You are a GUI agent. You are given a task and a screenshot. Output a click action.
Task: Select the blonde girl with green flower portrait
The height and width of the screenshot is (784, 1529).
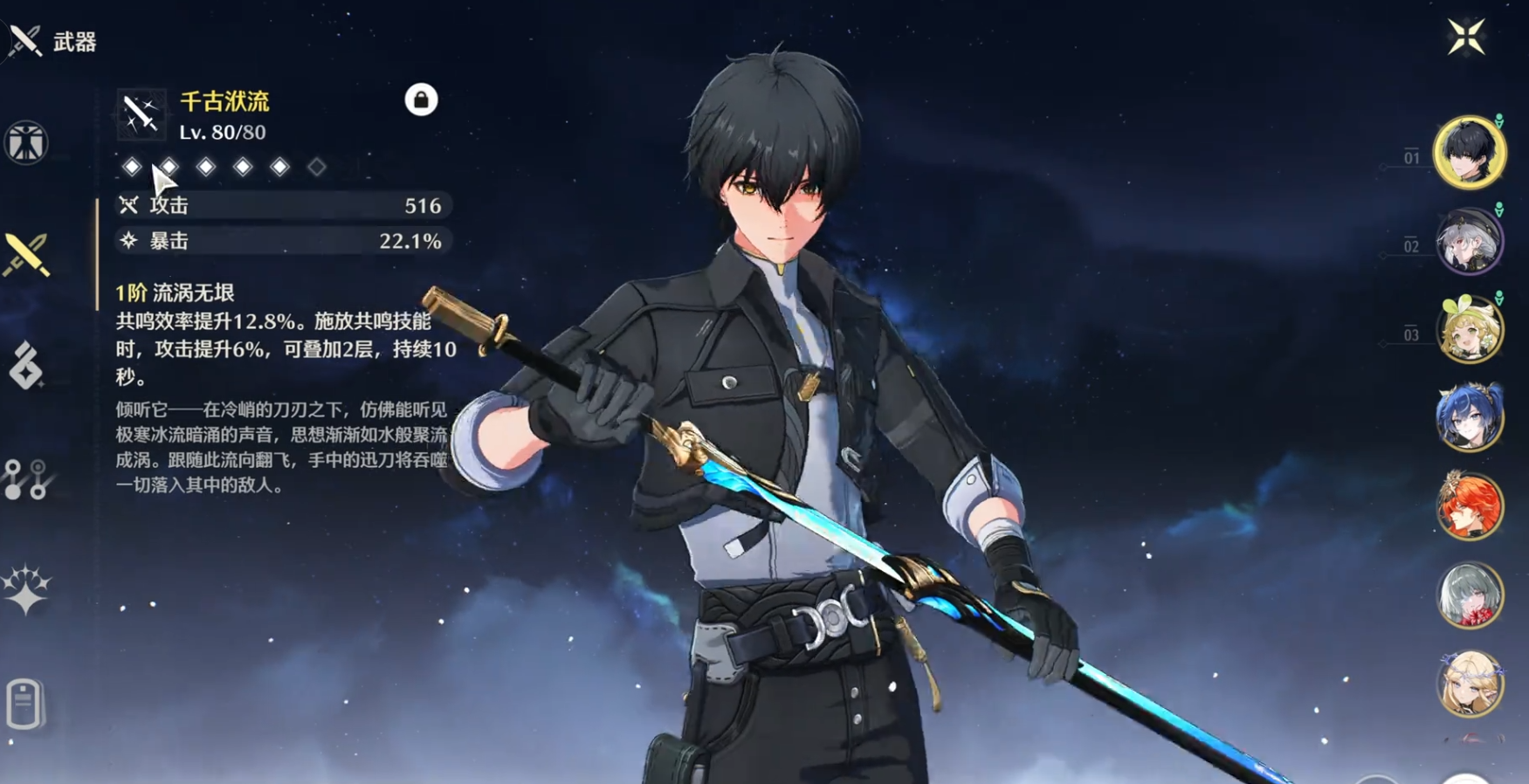(1470, 330)
